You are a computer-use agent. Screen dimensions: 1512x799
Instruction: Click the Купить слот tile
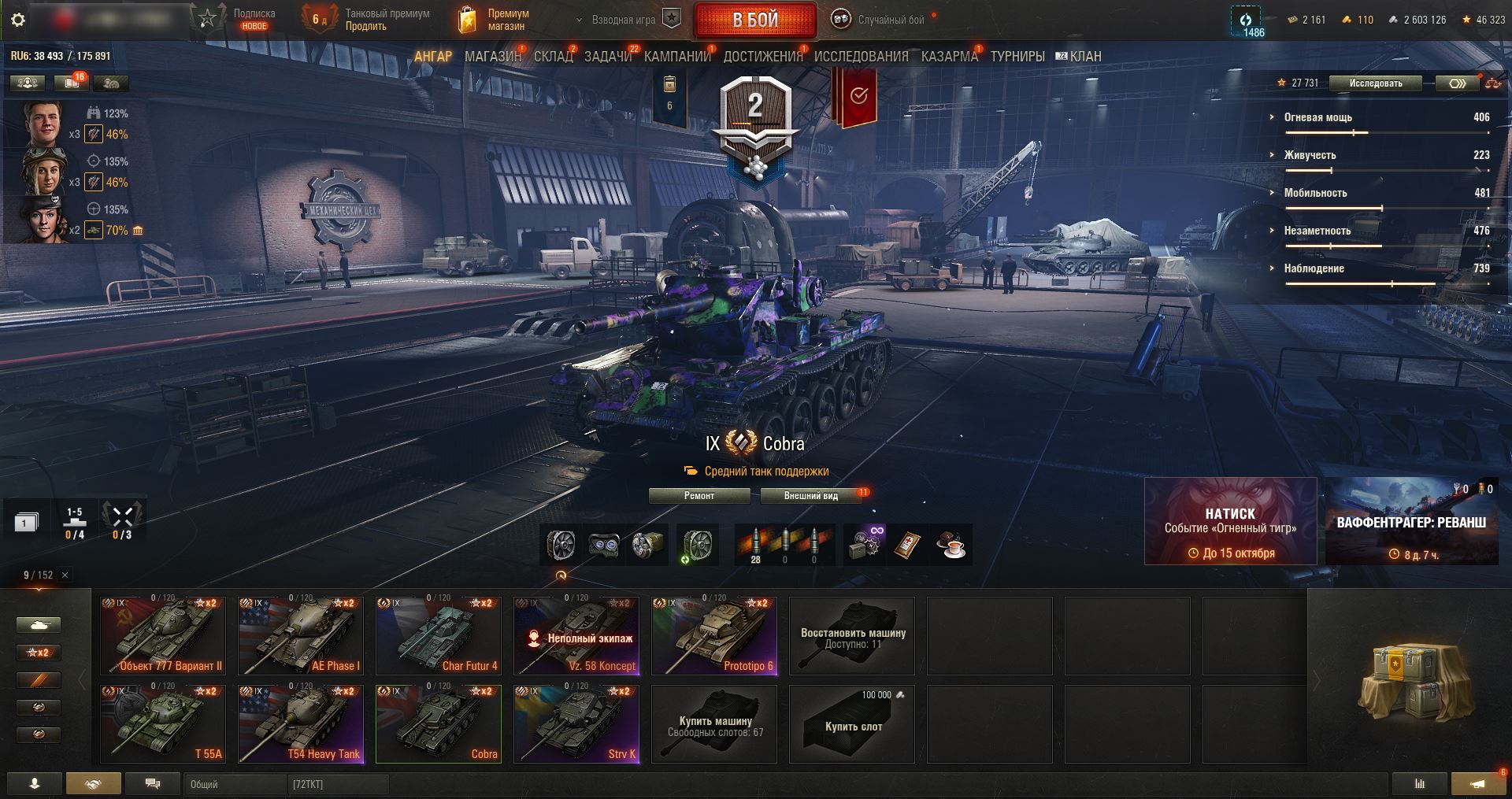pyautogui.click(x=852, y=724)
